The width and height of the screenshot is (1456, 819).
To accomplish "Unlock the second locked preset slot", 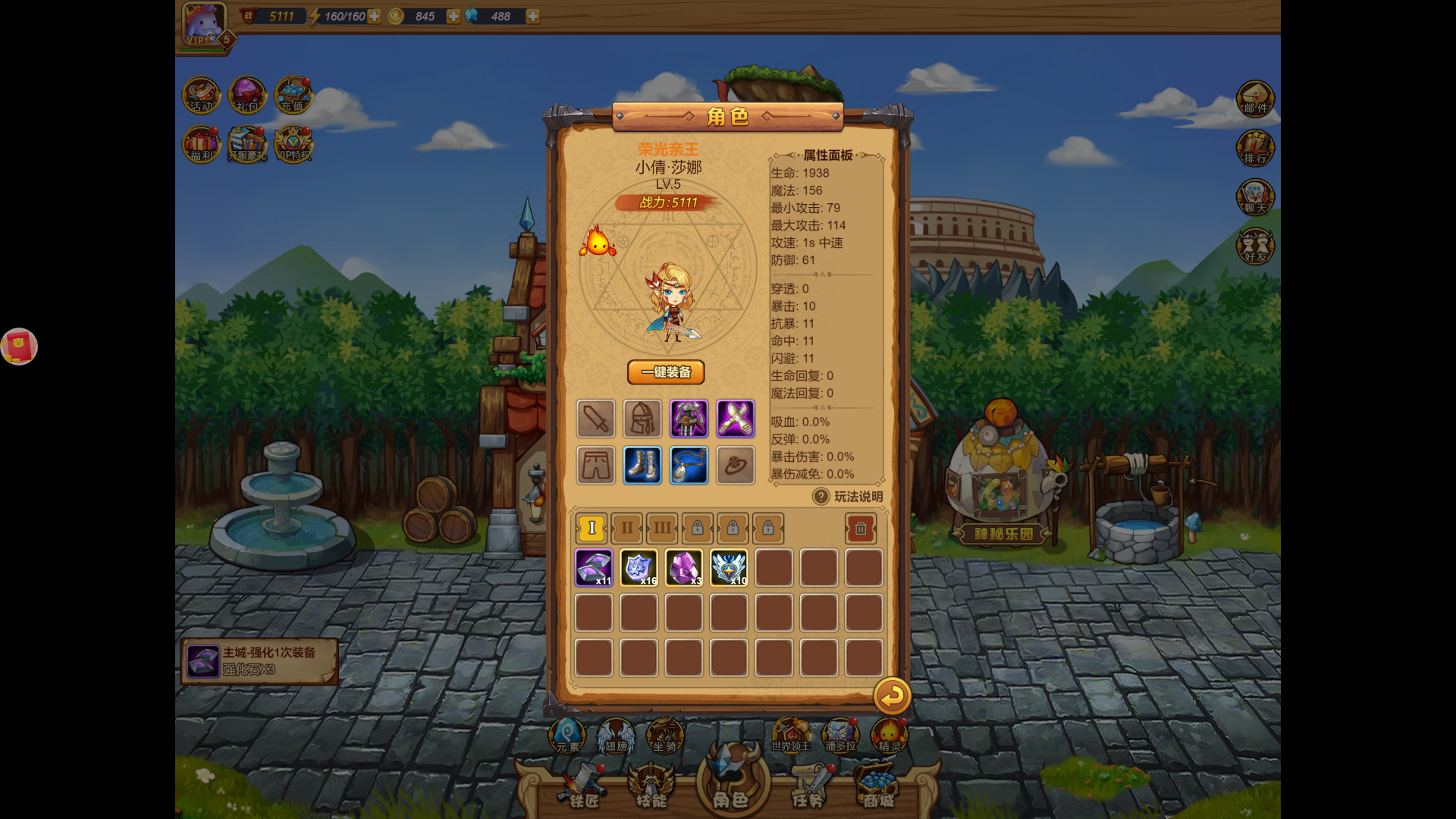I will pyautogui.click(x=732, y=529).
